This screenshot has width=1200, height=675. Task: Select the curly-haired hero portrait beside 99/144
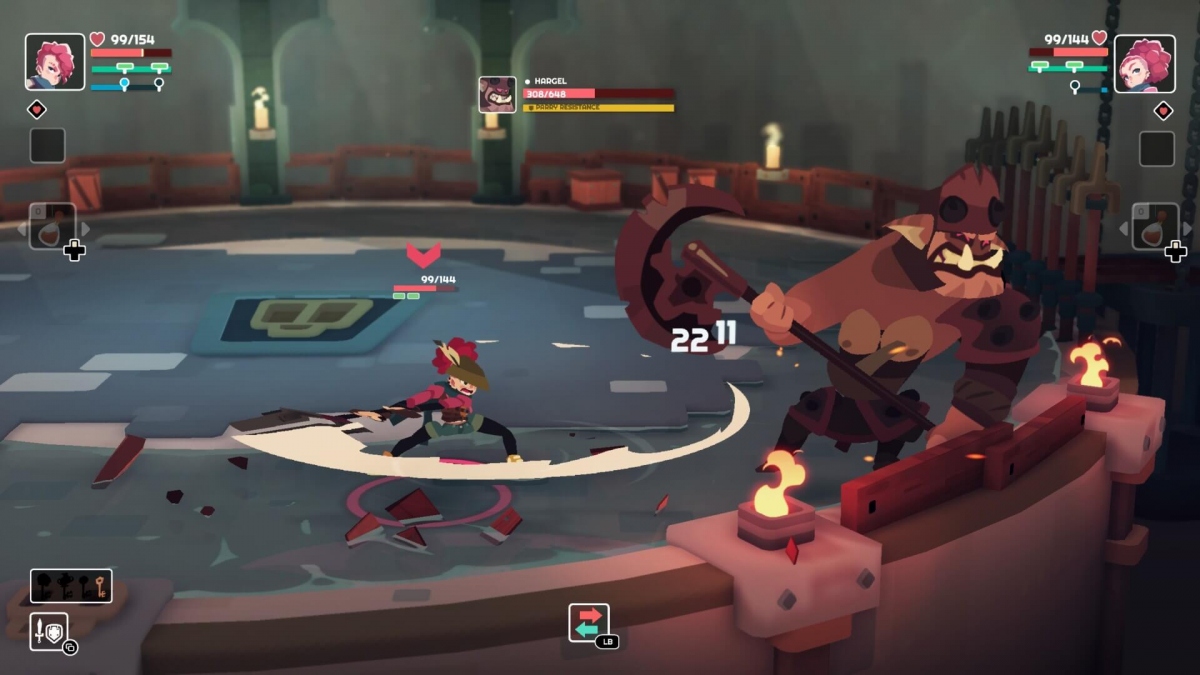pos(1144,62)
